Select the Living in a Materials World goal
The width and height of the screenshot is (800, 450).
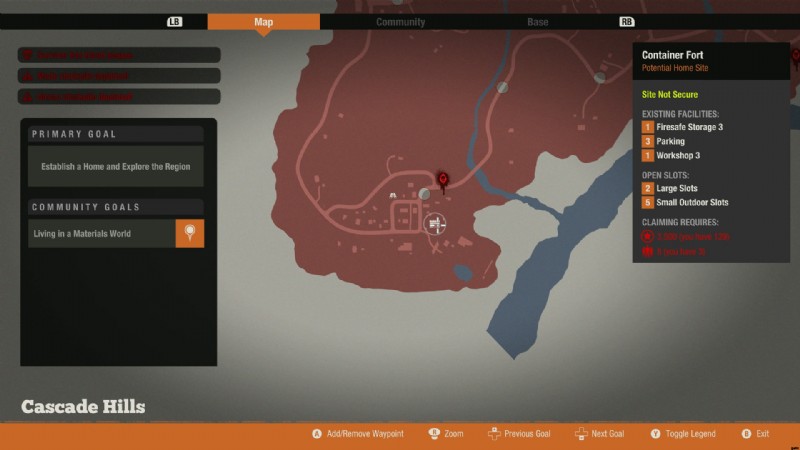coord(101,234)
